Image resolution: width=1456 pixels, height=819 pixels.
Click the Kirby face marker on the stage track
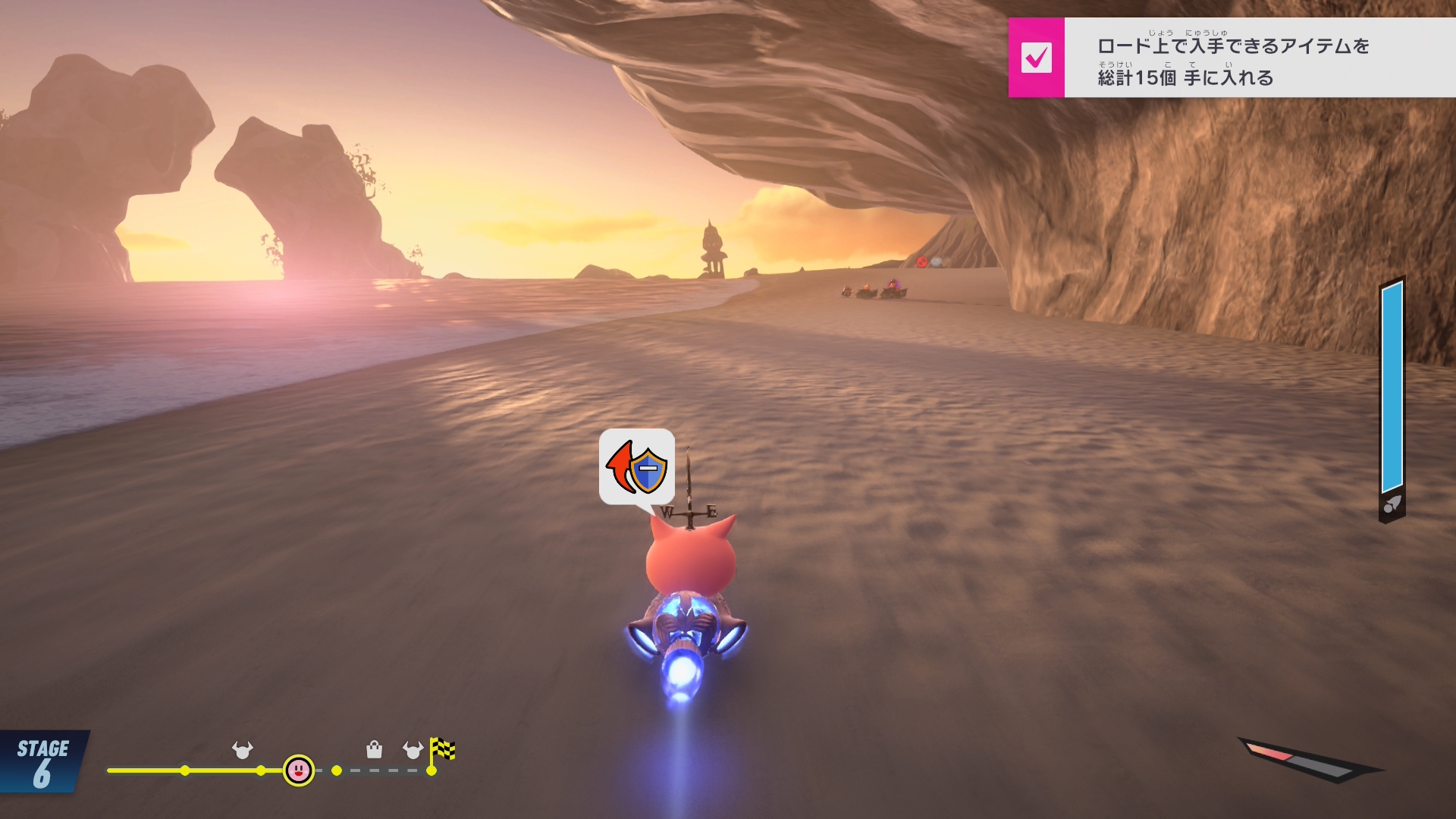(x=299, y=770)
